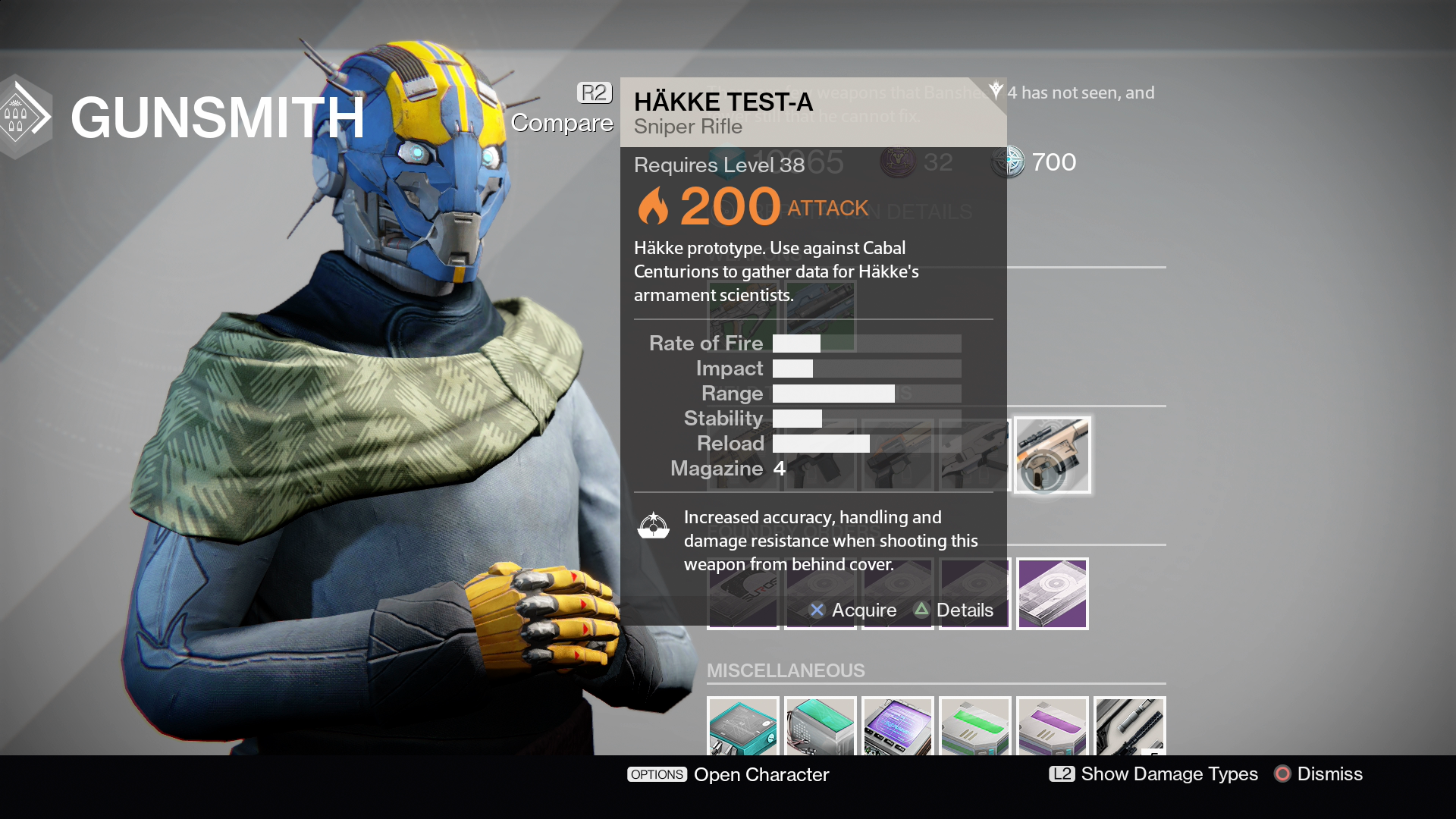Viewport: 1456px width, 819px height.
Task: Select the uncovered purple foundry order slot
Action: 1052,594
